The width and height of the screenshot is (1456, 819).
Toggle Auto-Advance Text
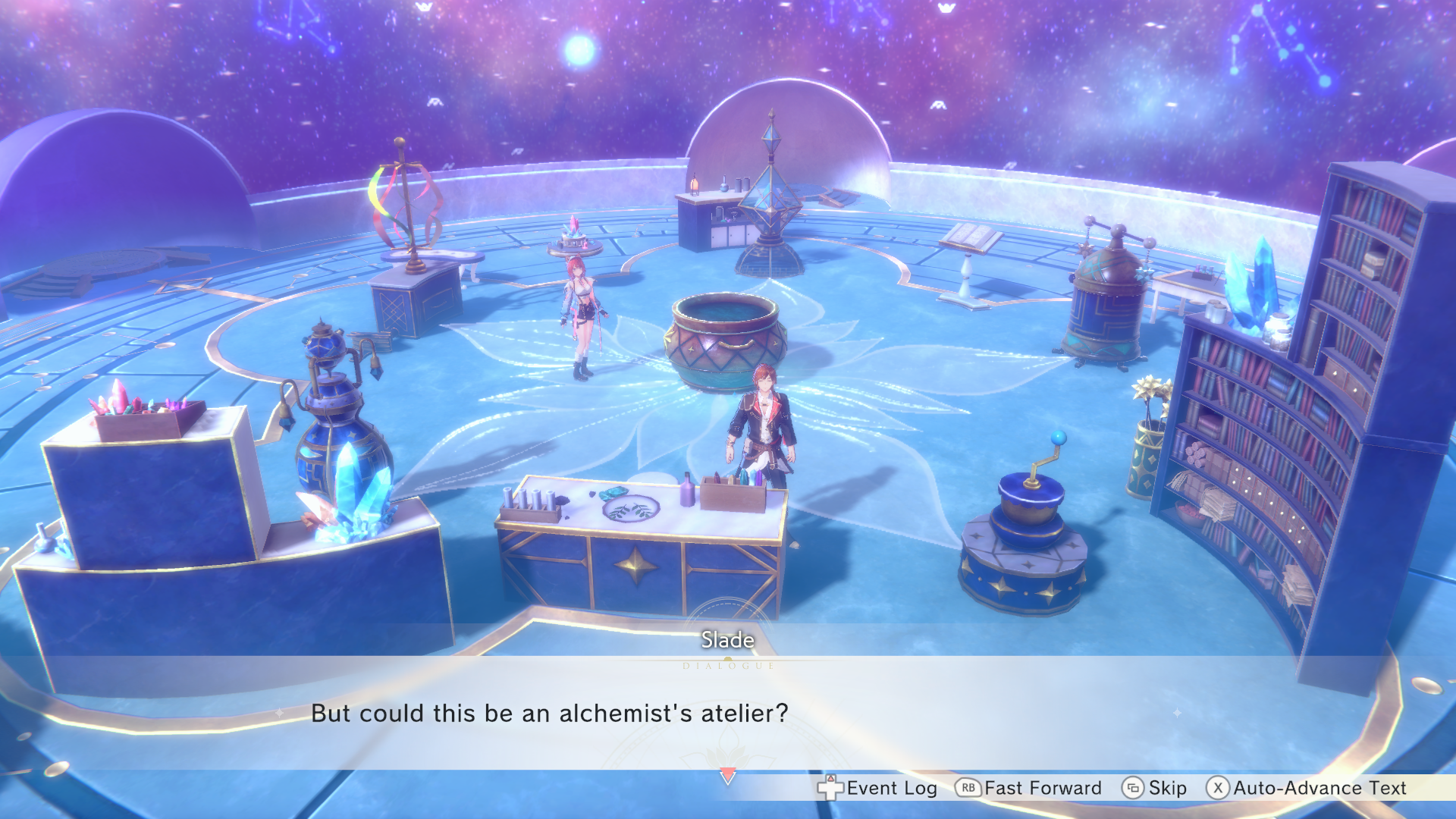(1306, 788)
